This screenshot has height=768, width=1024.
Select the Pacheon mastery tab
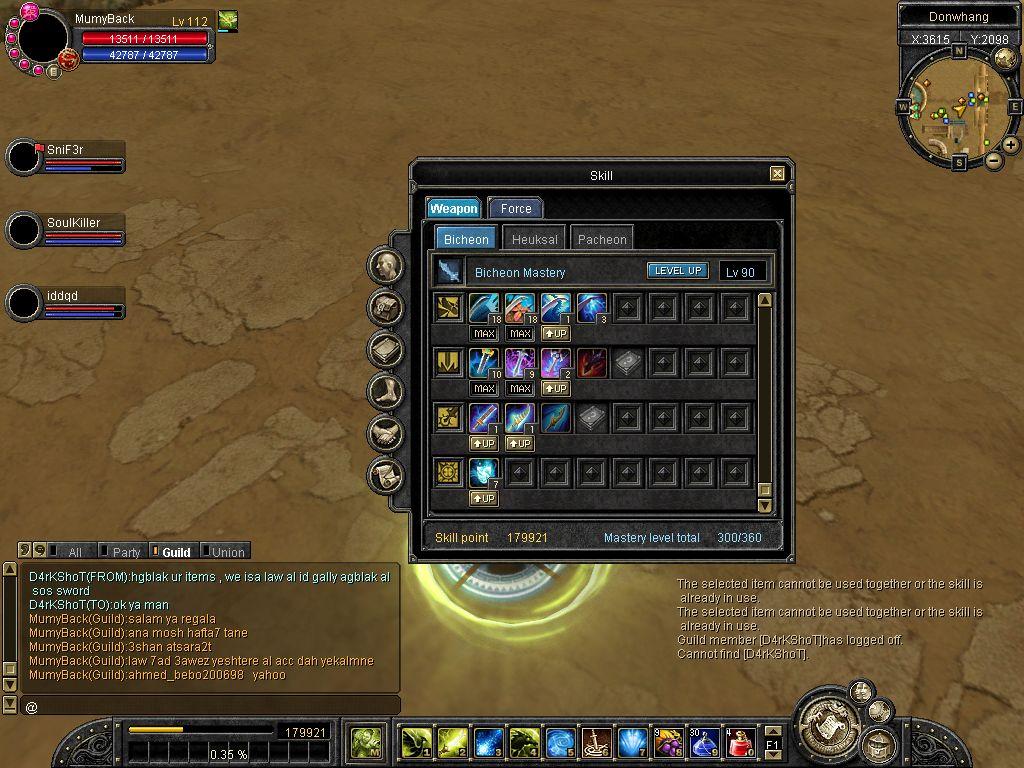pyautogui.click(x=602, y=239)
